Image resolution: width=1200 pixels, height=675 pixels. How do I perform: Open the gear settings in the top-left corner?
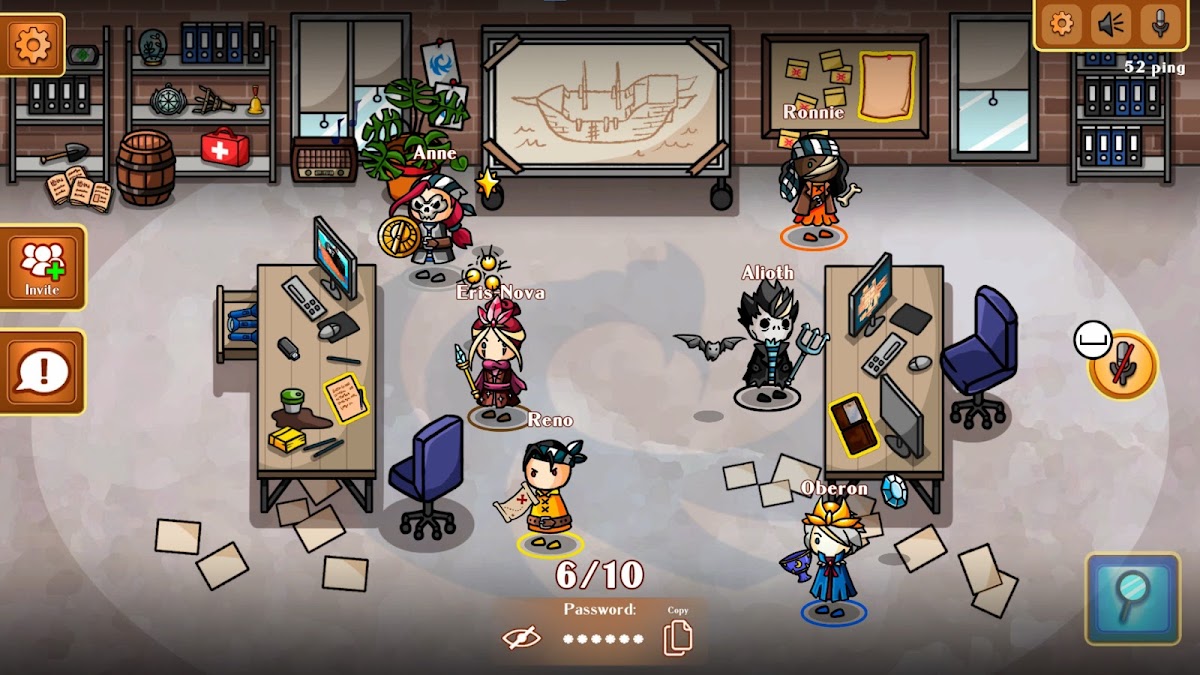point(33,45)
